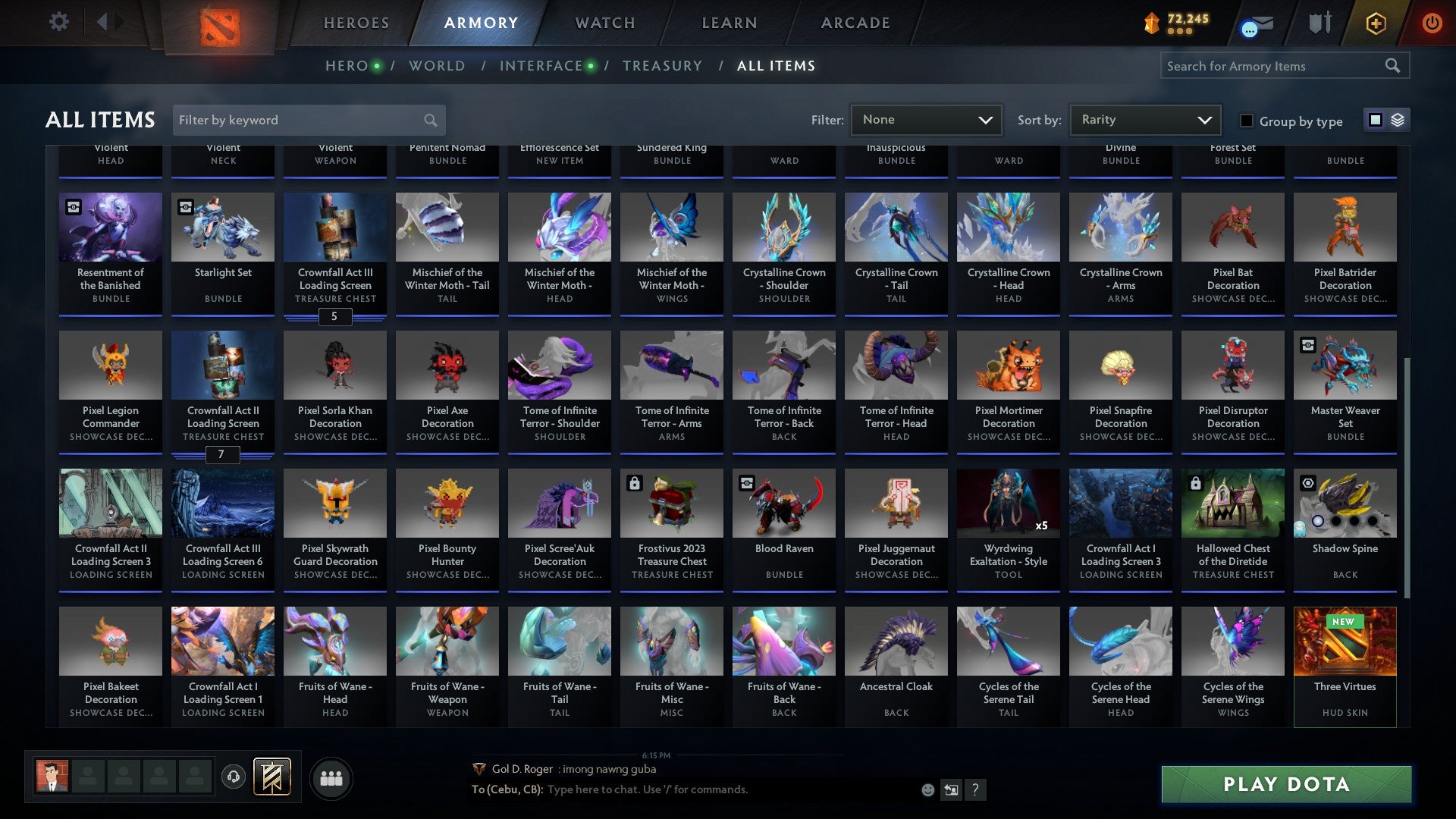Screen dimensions: 1456x819
Task: Click the help question mark icon beside chat
Action: [975, 790]
